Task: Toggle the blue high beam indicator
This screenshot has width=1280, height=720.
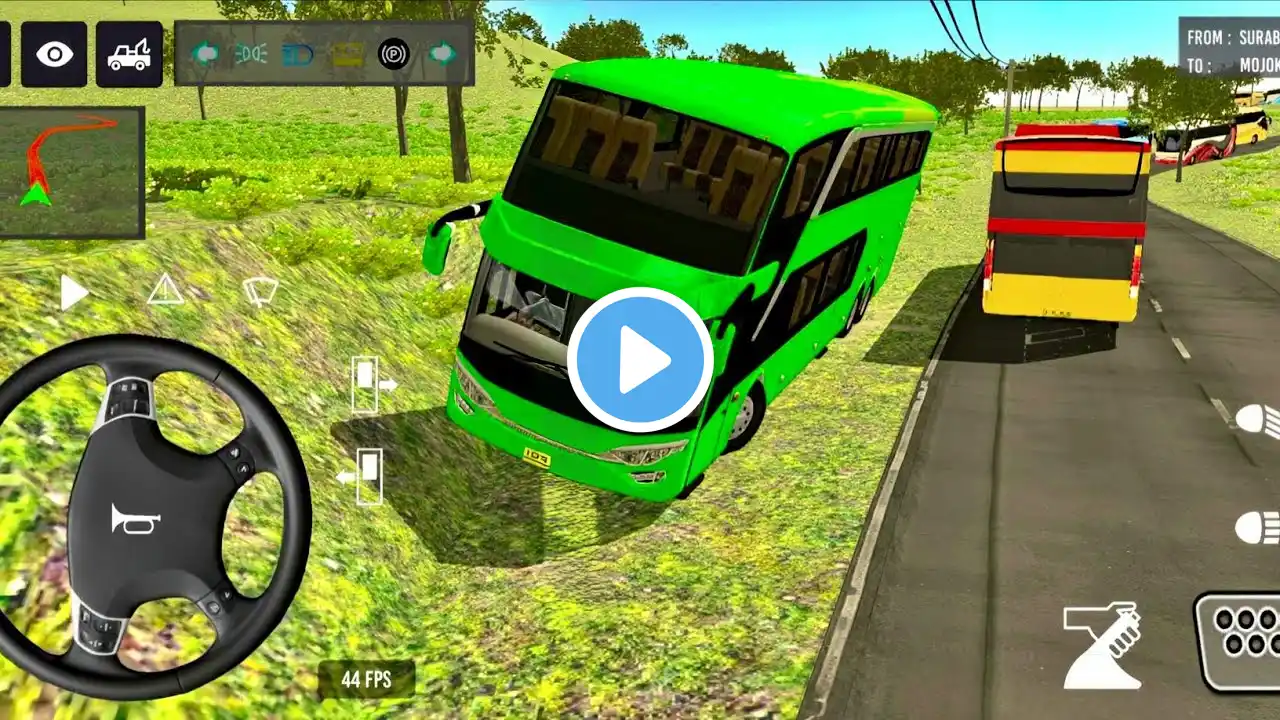Action: (x=297, y=53)
